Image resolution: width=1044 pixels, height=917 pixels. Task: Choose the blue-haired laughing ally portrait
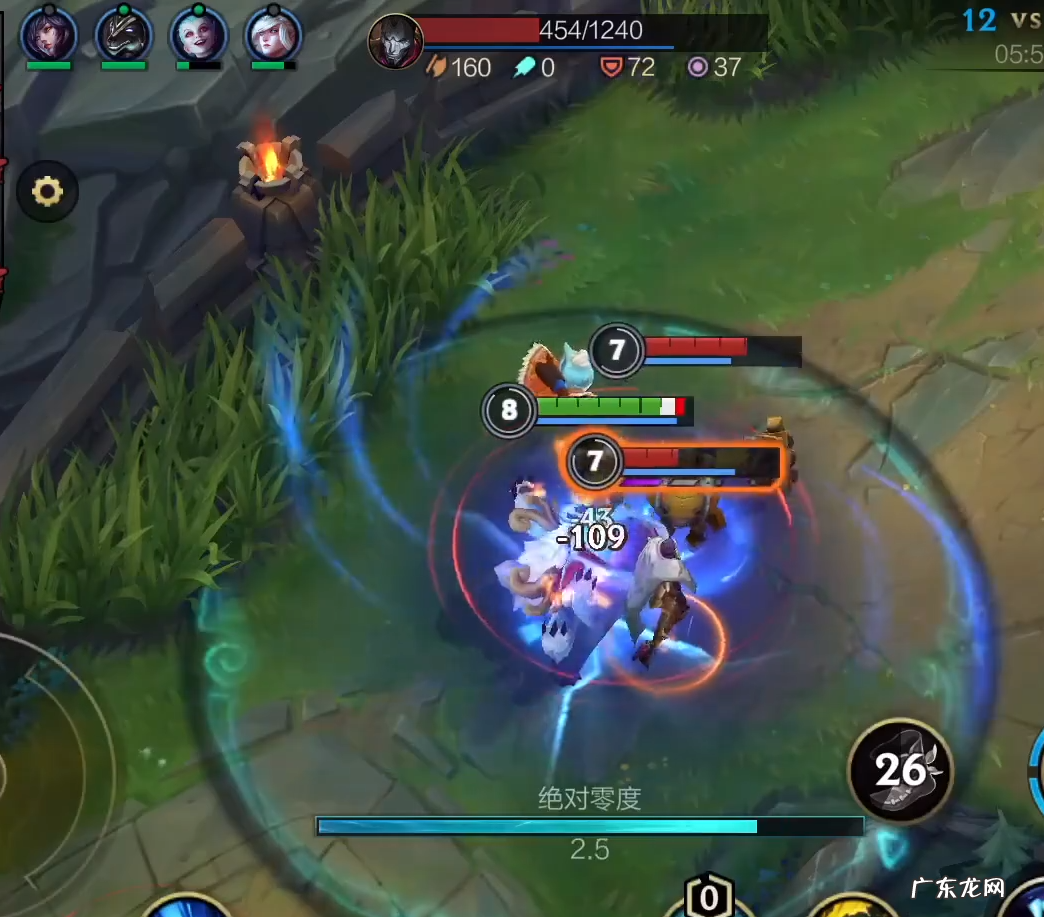tap(199, 35)
